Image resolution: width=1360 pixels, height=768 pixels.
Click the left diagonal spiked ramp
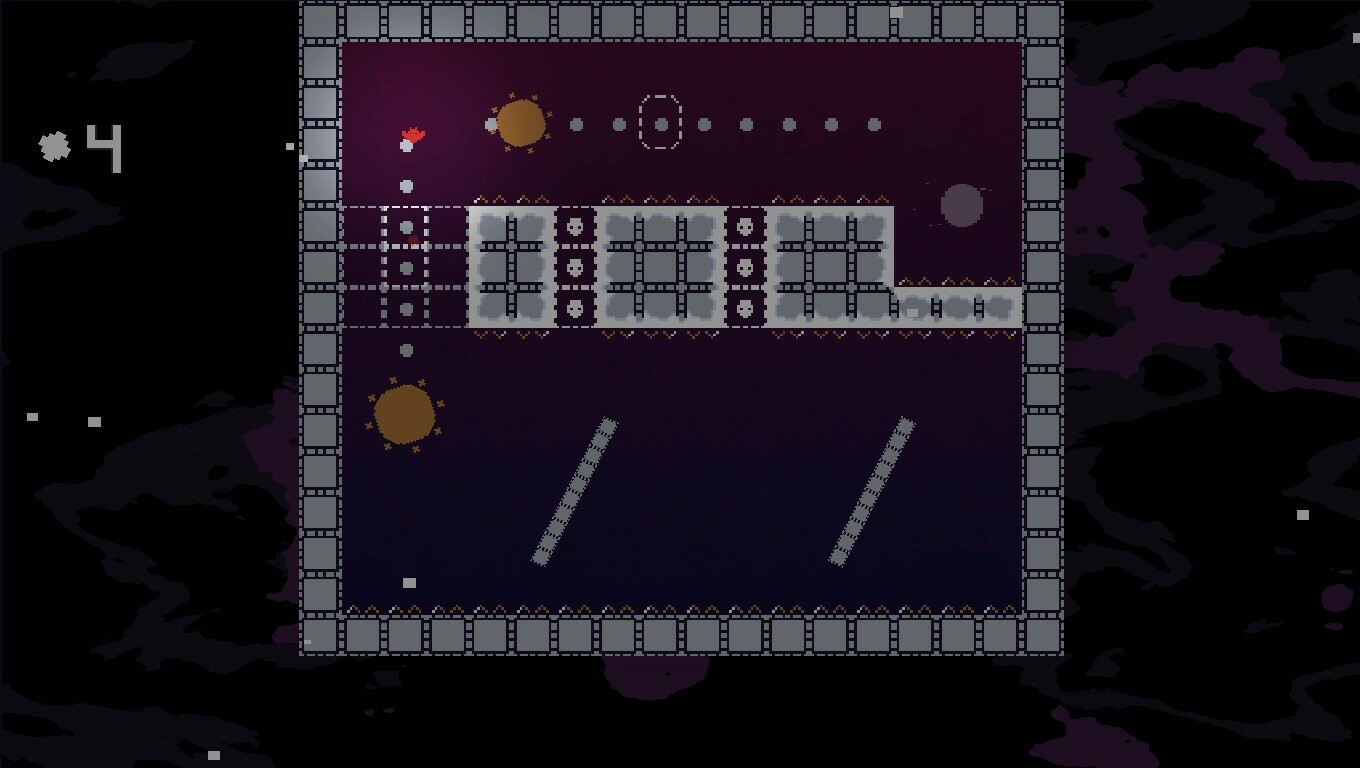coord(577,490)
